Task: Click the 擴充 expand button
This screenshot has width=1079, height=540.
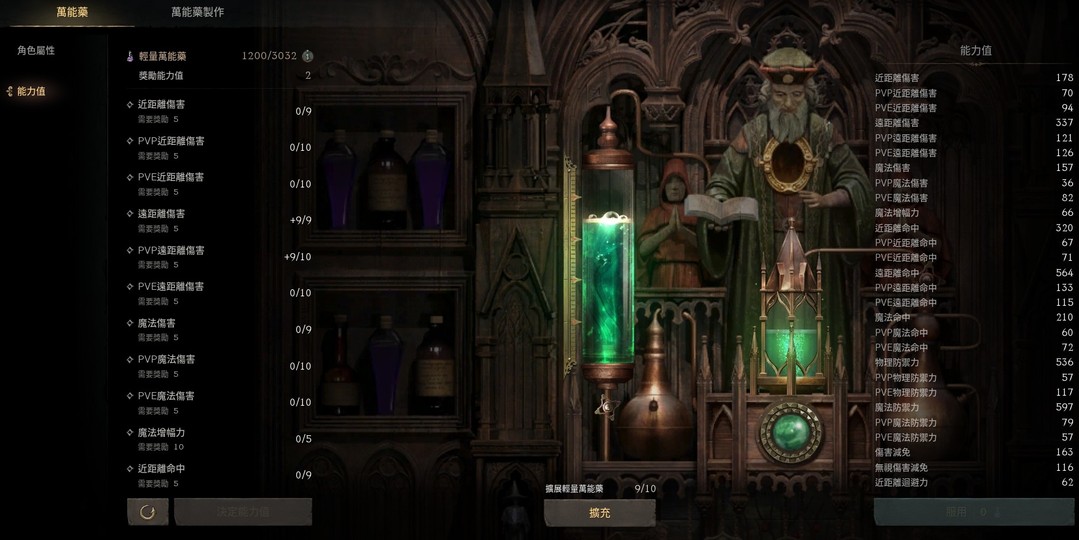Action: pyautogui.click(x=599, y=512)
